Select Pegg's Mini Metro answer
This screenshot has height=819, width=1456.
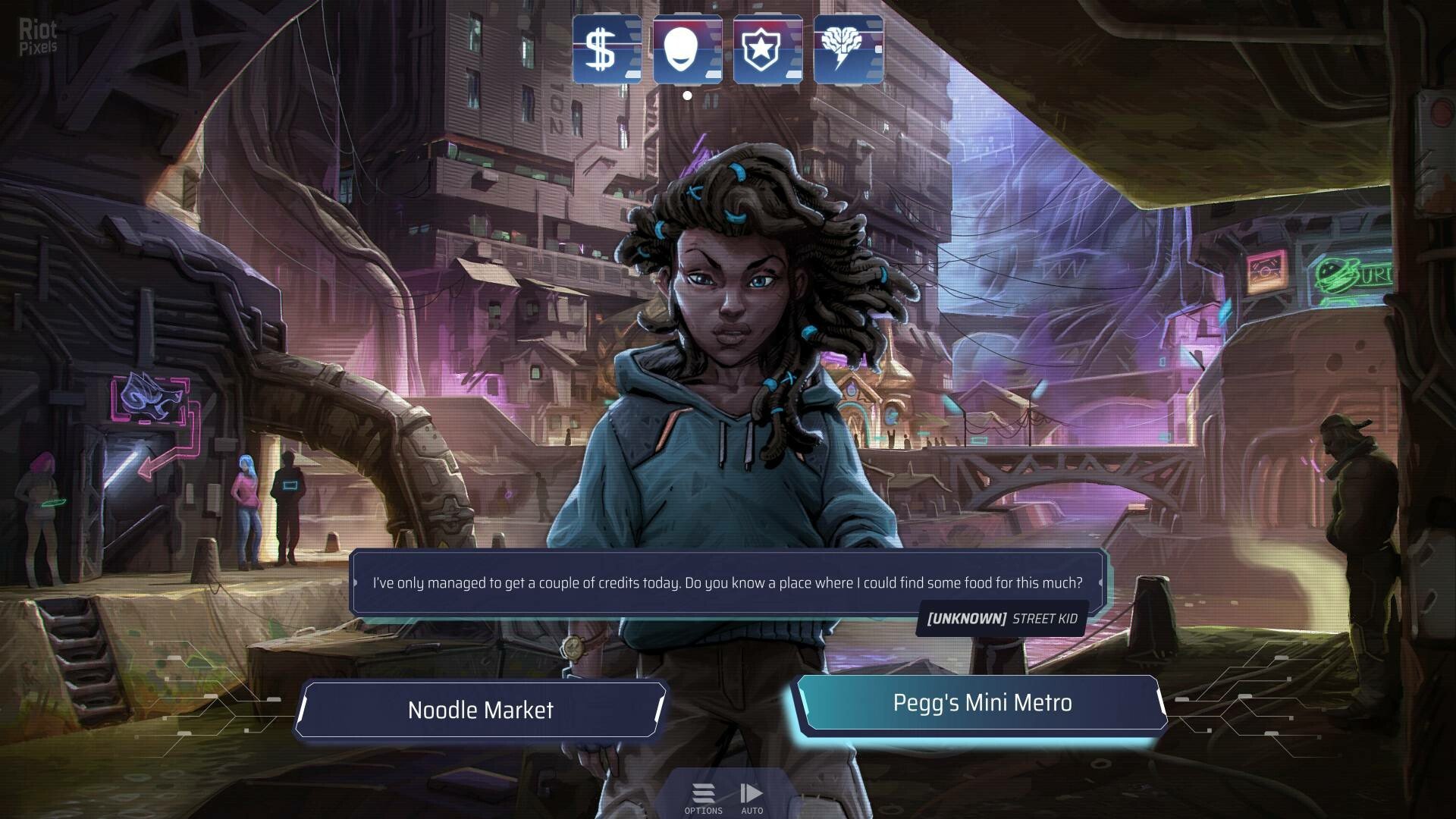tap(981, 703)
